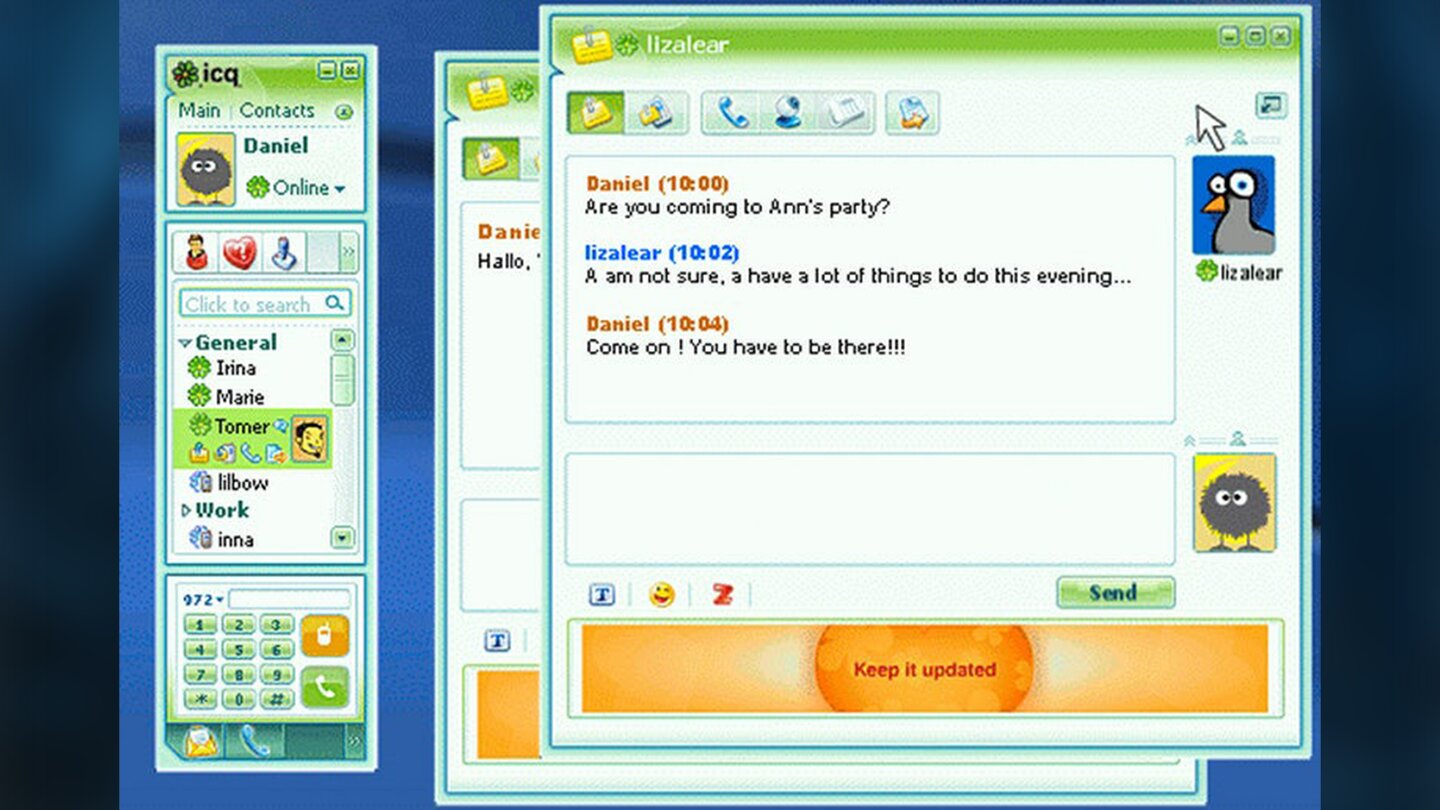The image size is (1440, 810).
Task: Switch to the Contacts tab
Action: (278, 111)
